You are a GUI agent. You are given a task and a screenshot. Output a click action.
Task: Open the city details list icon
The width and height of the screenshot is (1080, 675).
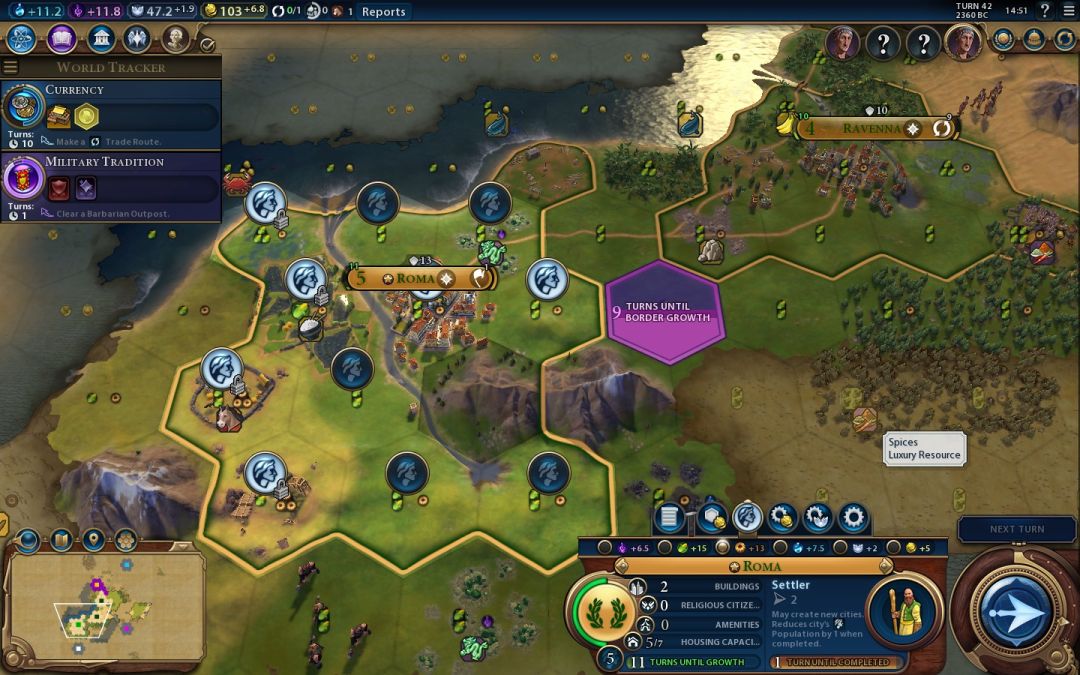(670, 518)
